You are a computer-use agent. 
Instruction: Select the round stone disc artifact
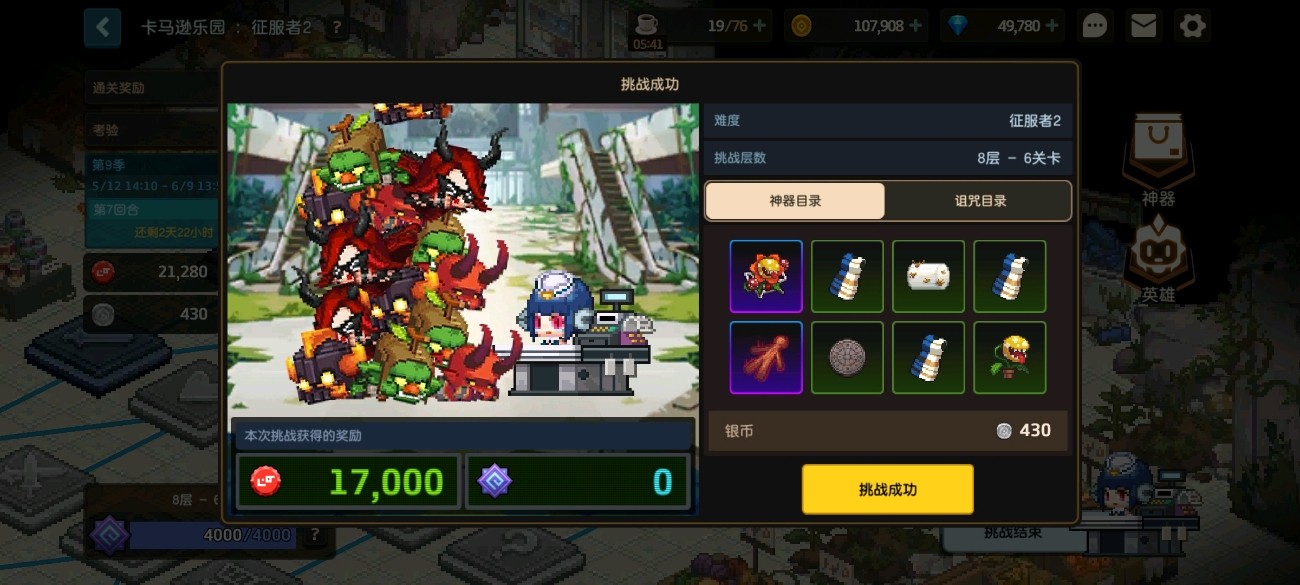(847, 357)
